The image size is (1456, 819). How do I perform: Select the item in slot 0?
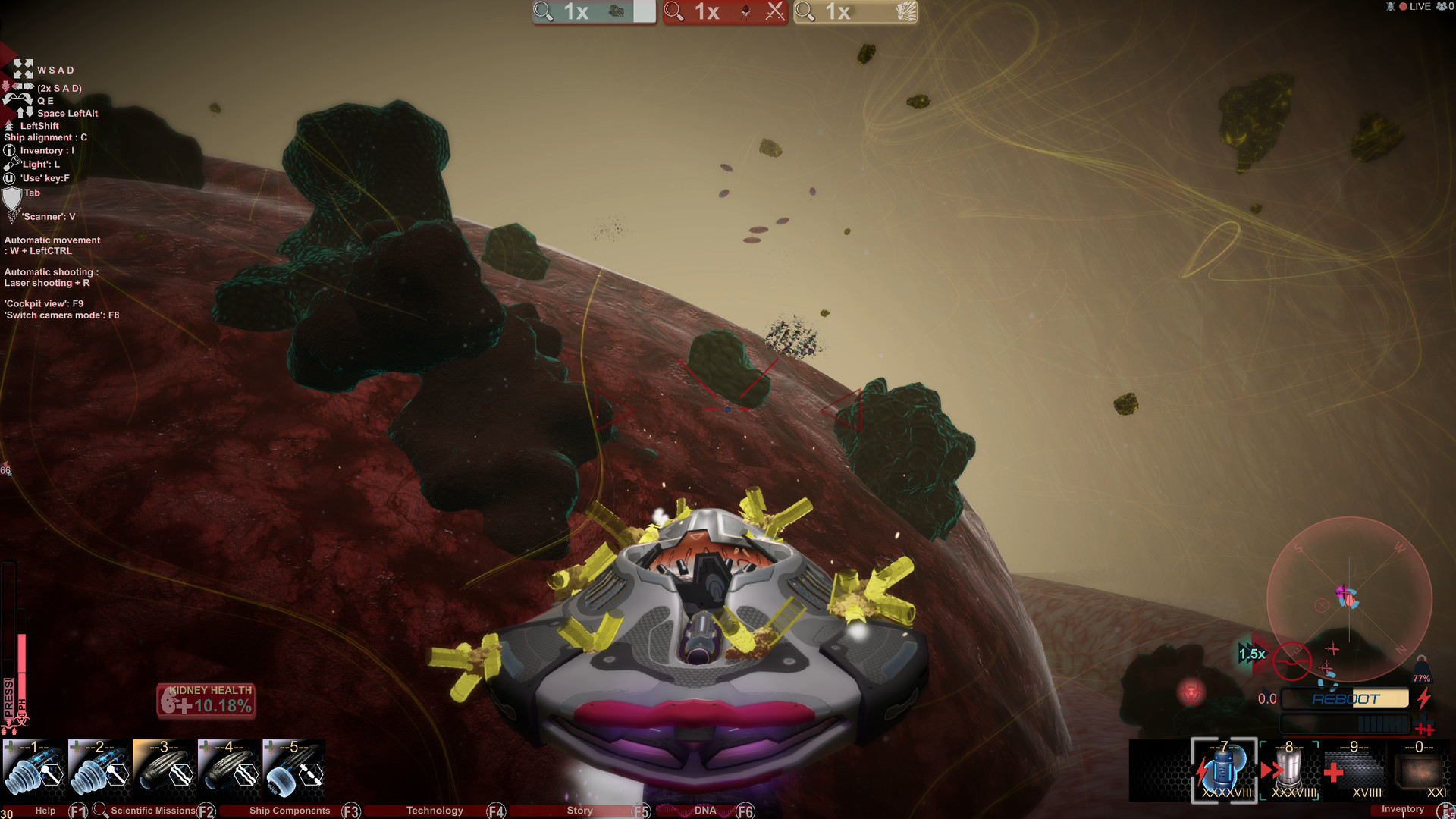coord(1420,770)
